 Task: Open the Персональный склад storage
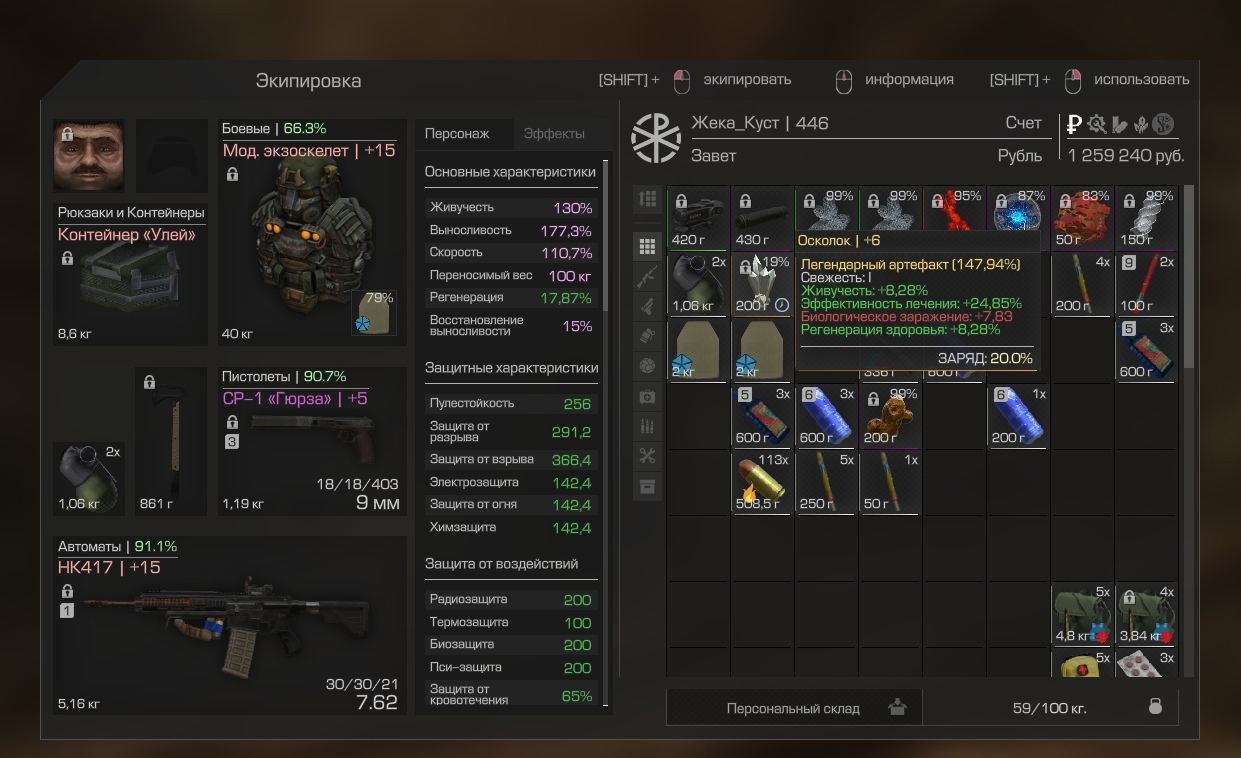[793, 708]
